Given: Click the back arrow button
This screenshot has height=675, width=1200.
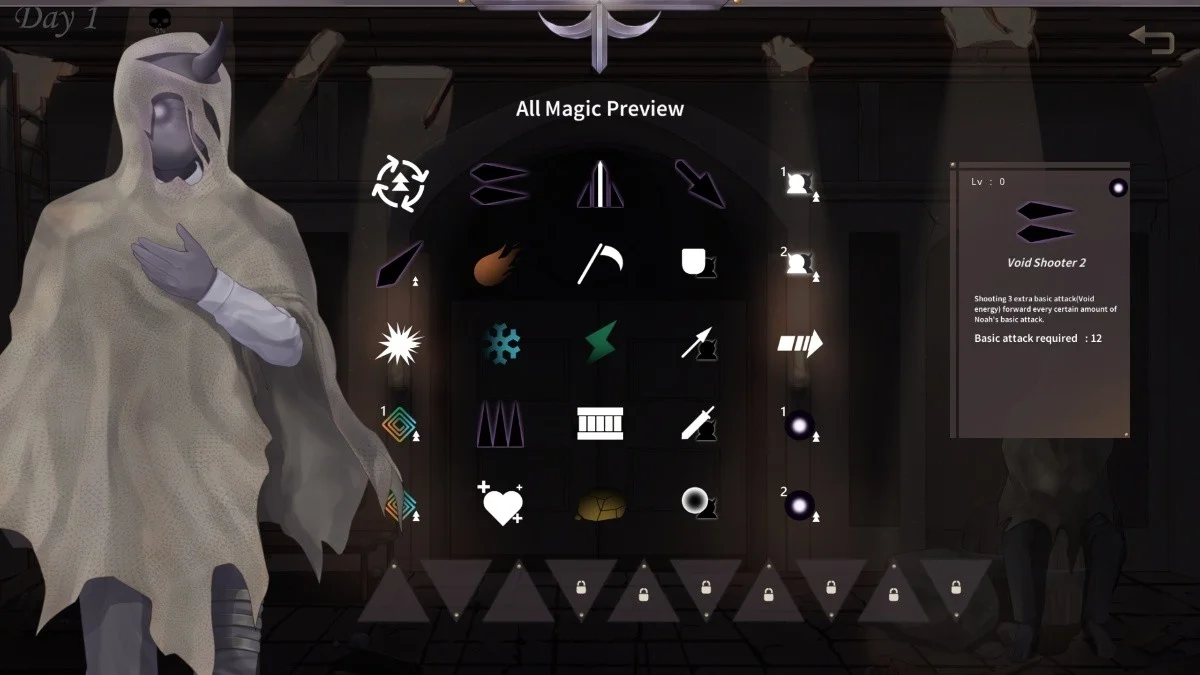Looking at the screenshot, I should [x=1152, y=40].
